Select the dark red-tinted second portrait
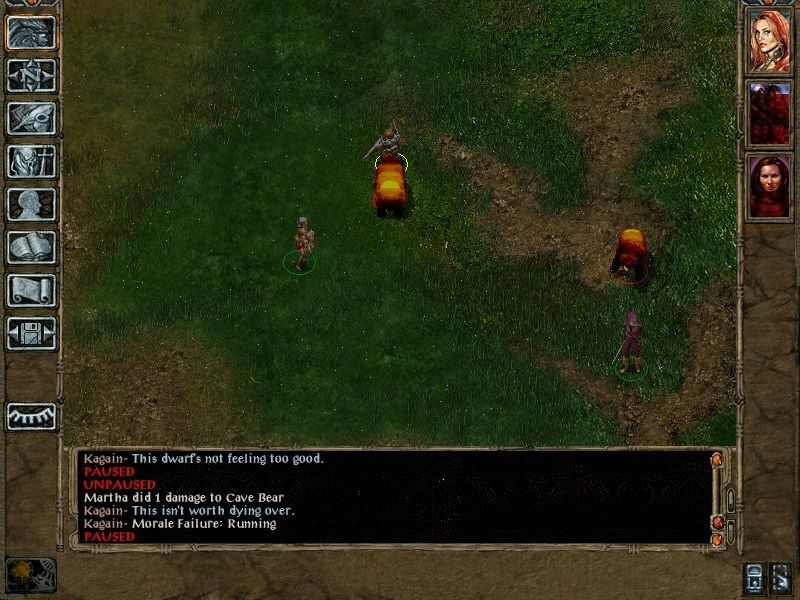This screenshot has height=600, width=800. click(x=769, y=113)
